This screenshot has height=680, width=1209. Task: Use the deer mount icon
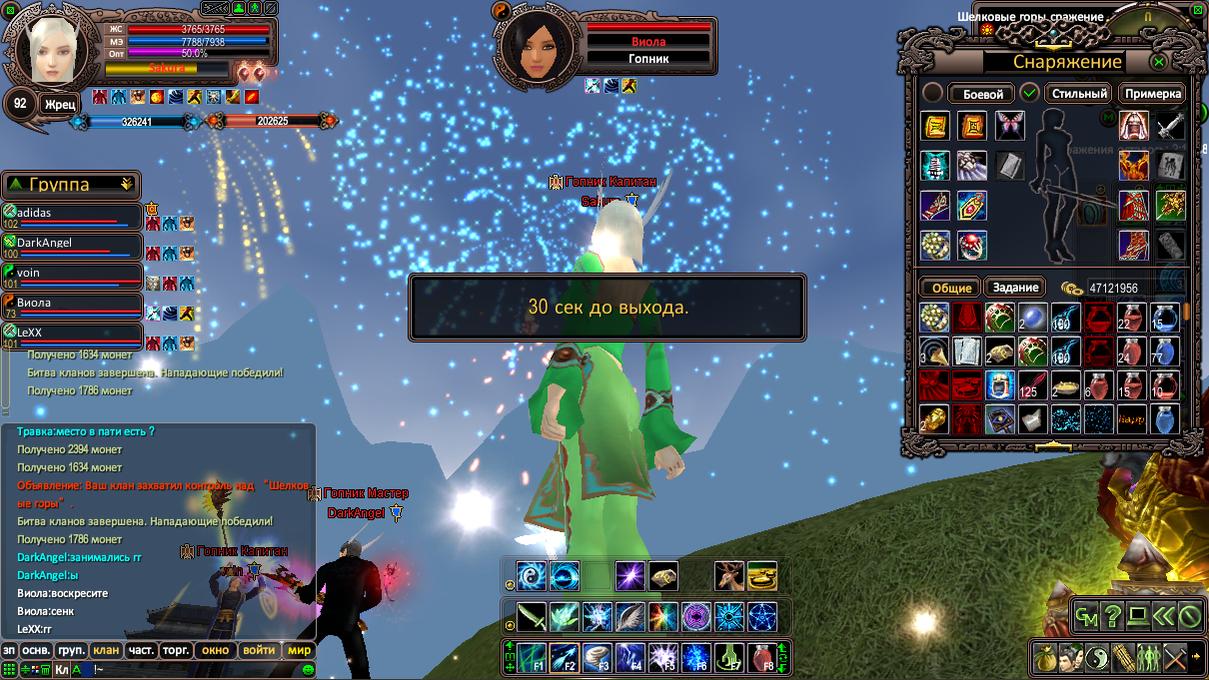[x=729, y=576]
